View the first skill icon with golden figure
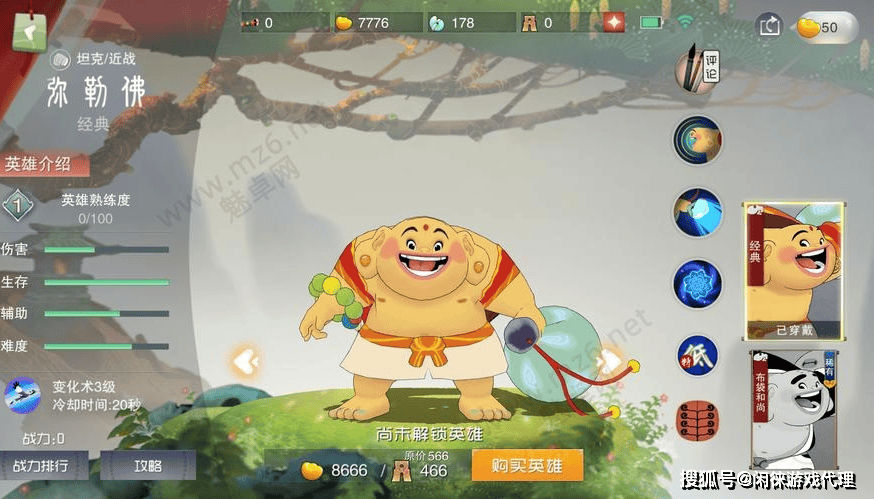Viewport: 874px width, 499px height. (x=697, y=140)
